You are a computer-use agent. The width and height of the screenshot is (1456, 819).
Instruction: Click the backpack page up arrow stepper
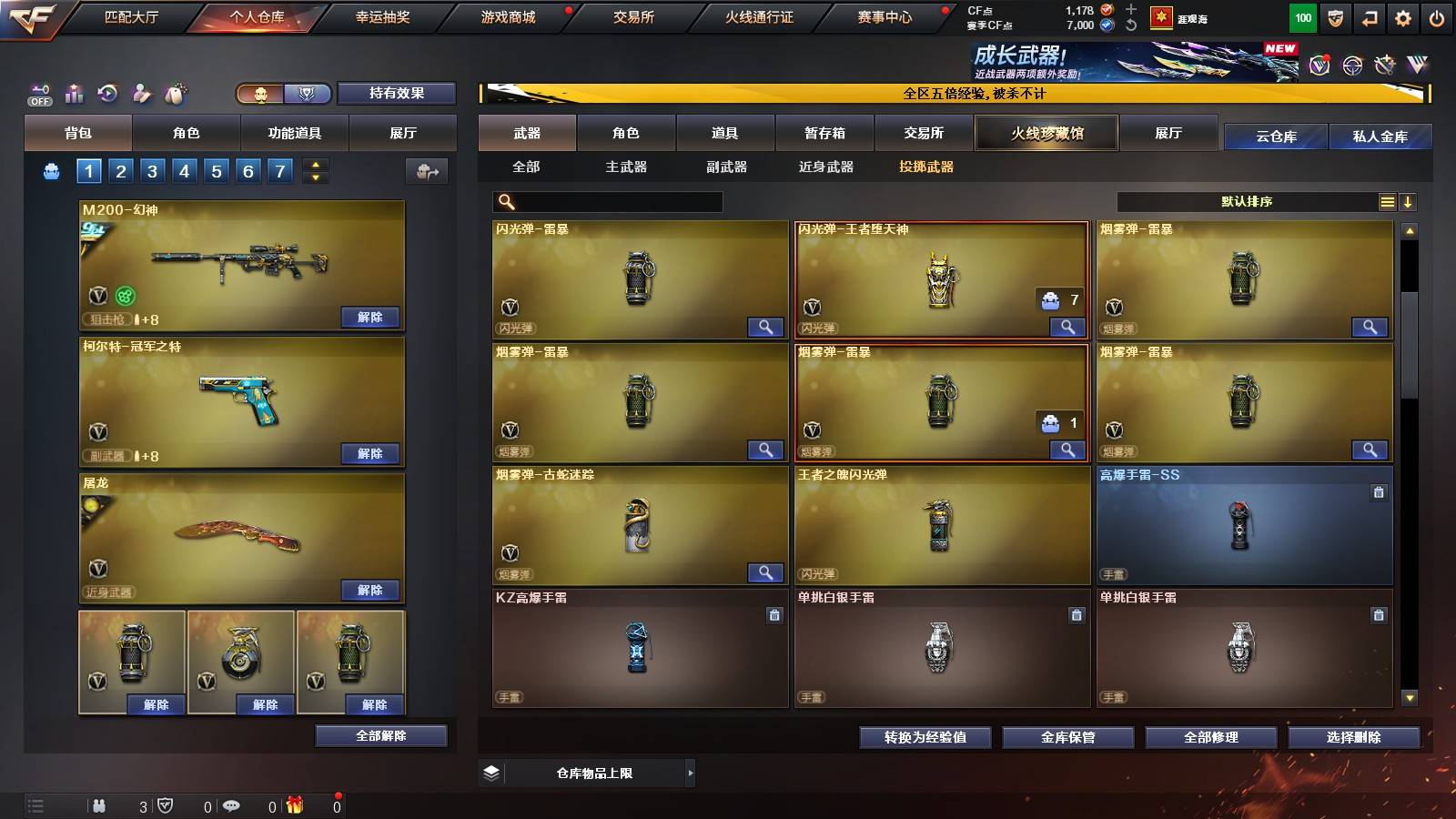pos(314,164)
